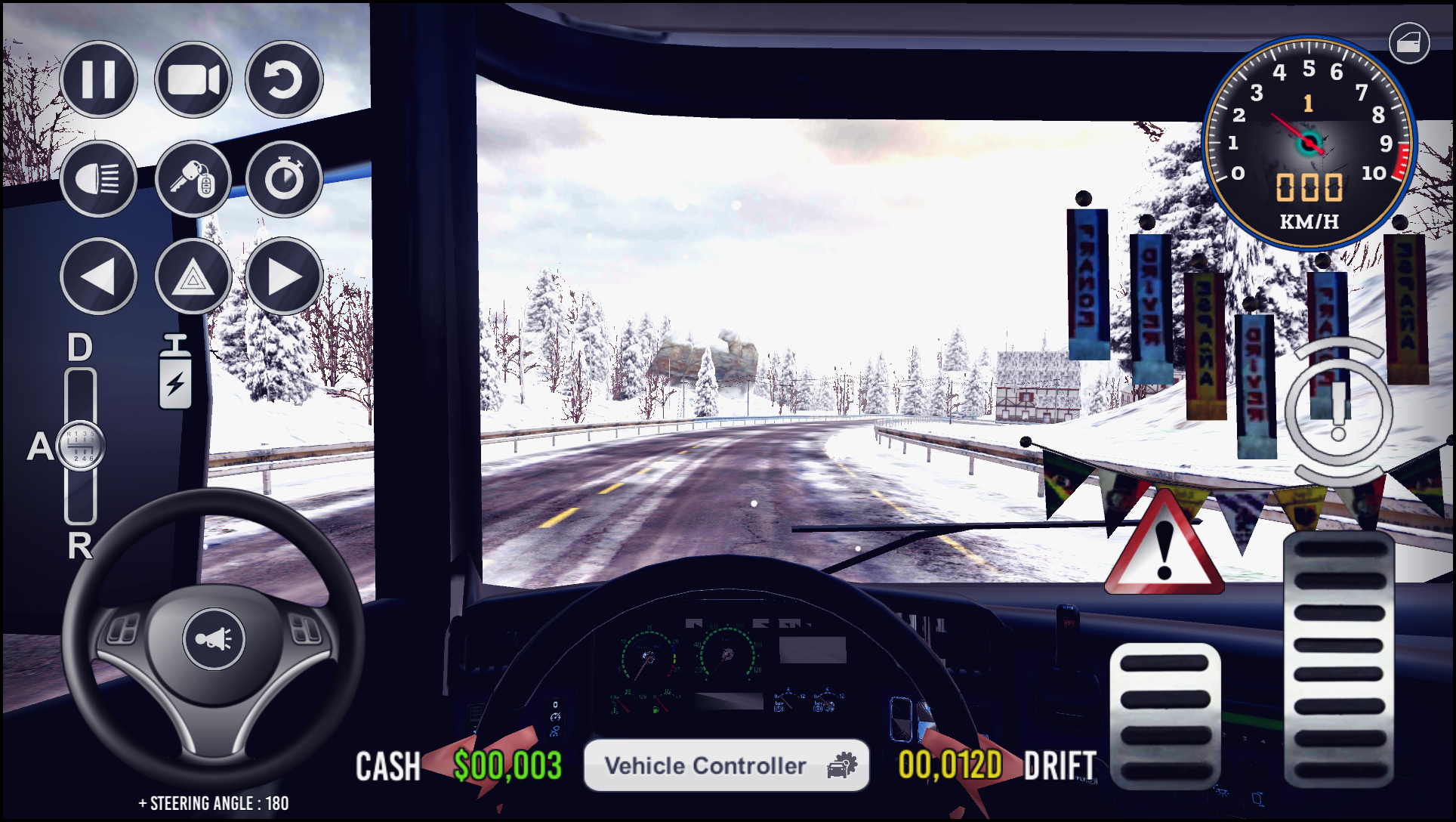Honk the horn on the steering wheel
The width and height of the screenshot is (1456, 822).
[x=214, y=637]
